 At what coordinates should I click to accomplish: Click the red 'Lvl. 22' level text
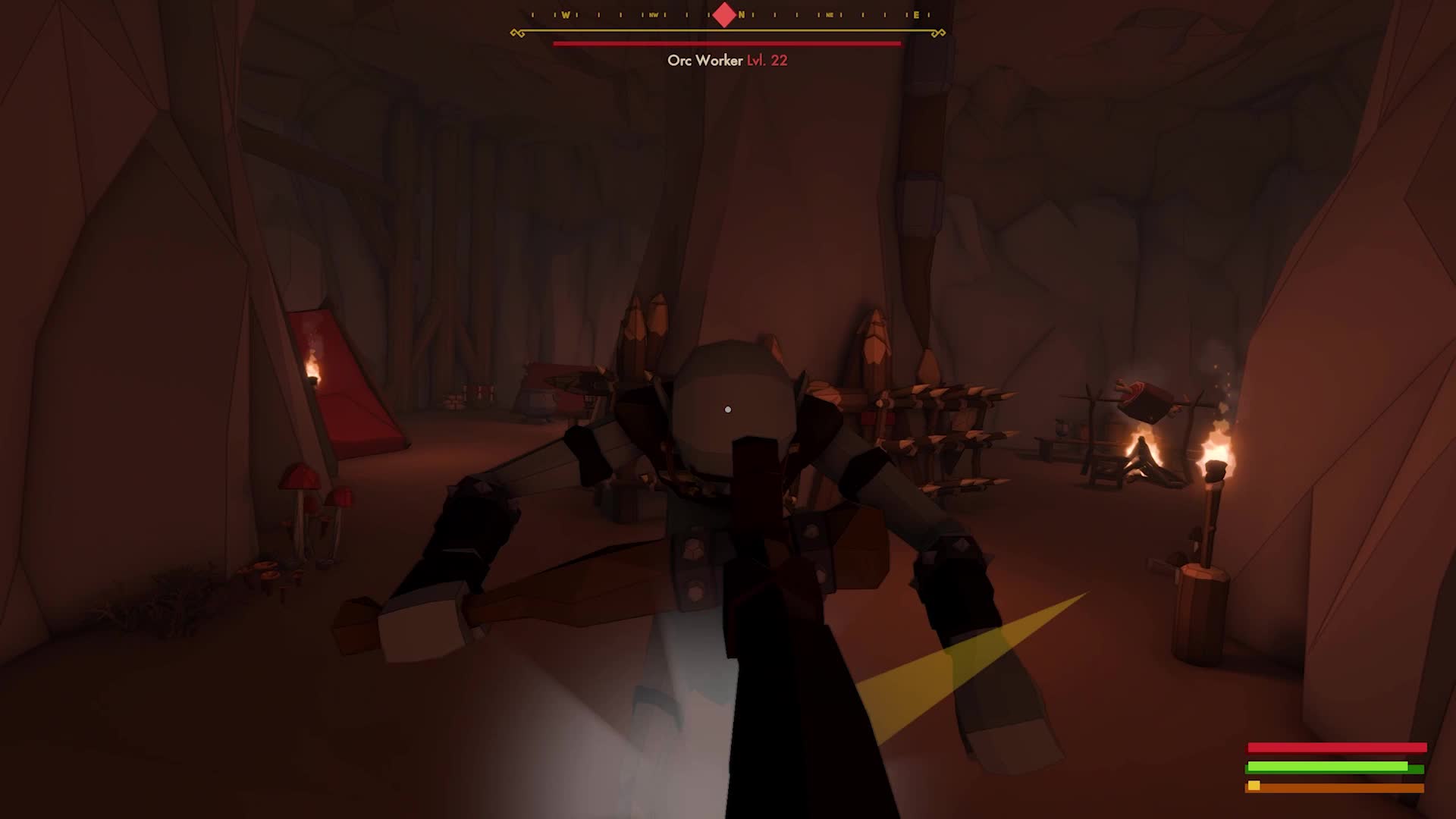pos(766,60)
